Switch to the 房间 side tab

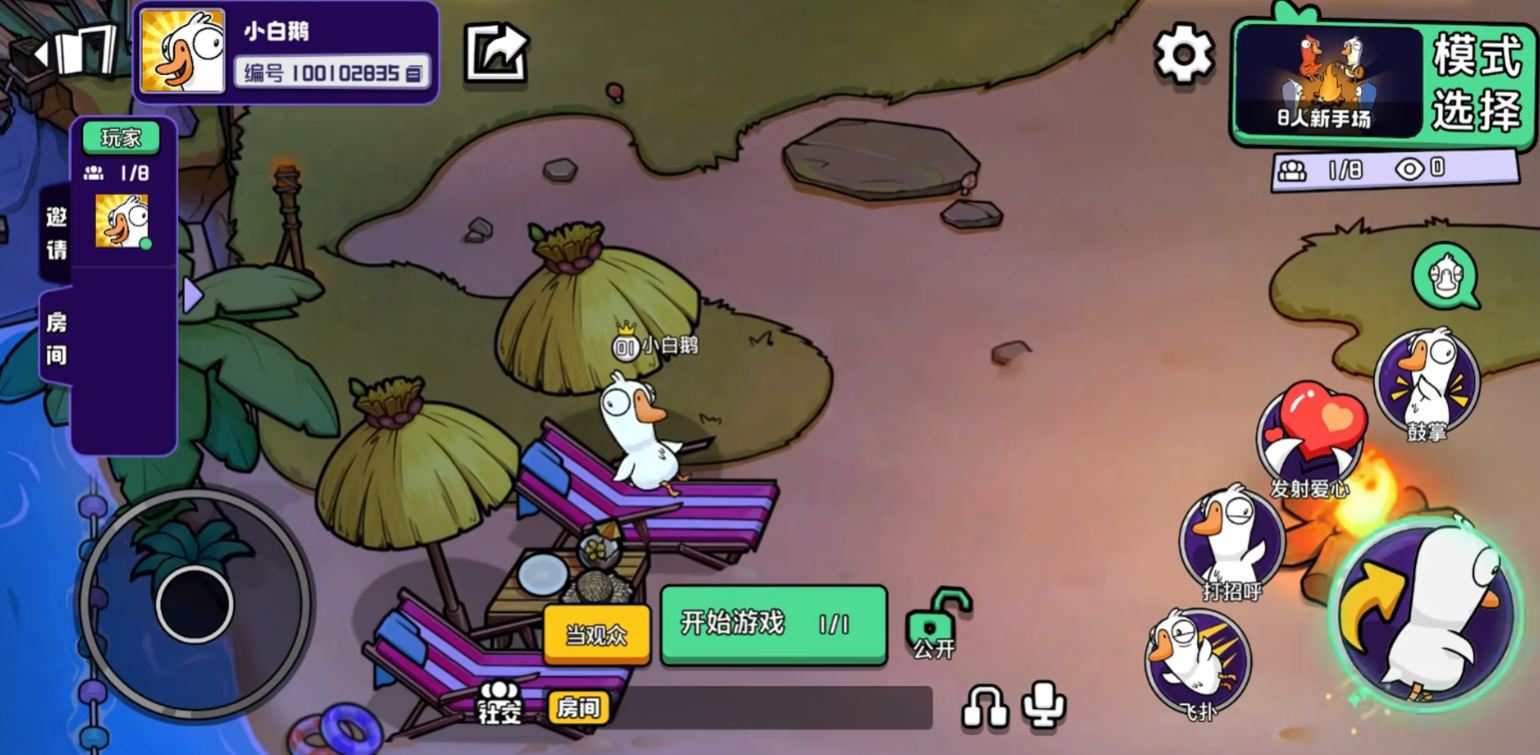(56, 337)
